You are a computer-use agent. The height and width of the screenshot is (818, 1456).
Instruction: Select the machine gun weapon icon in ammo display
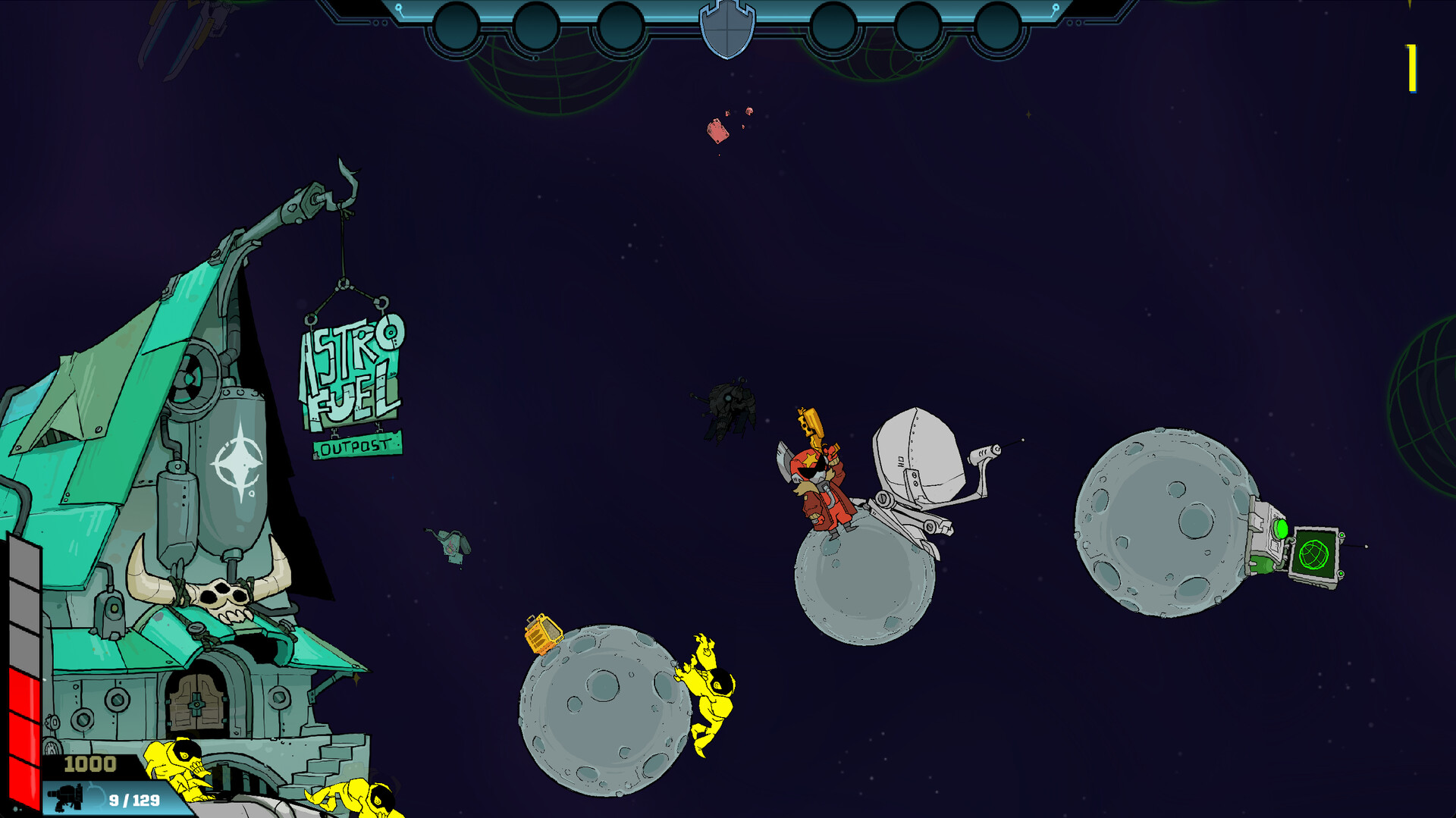pos(67,797)
